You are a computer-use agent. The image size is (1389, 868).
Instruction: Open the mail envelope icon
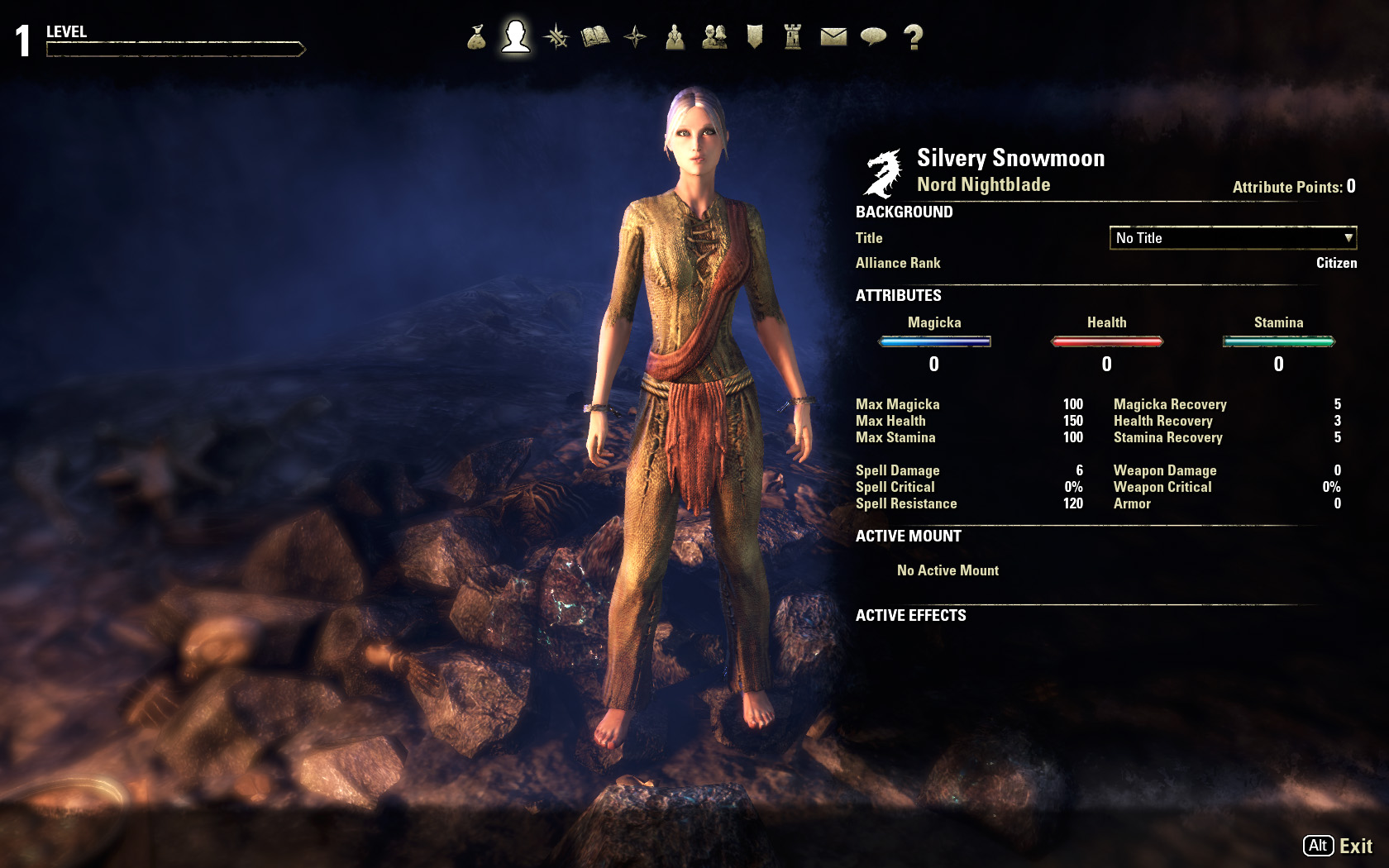click(x=833, y=37)
